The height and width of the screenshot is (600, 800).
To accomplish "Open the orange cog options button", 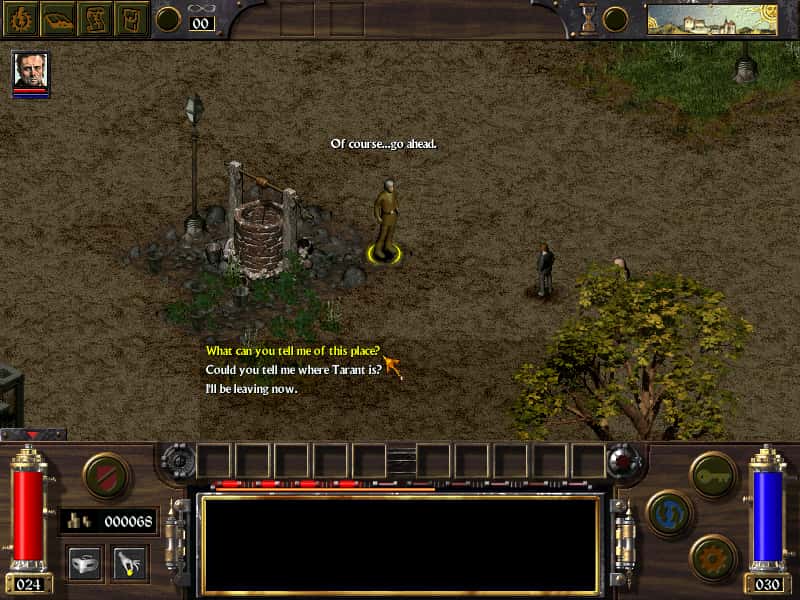I will (x=714, y=558).
